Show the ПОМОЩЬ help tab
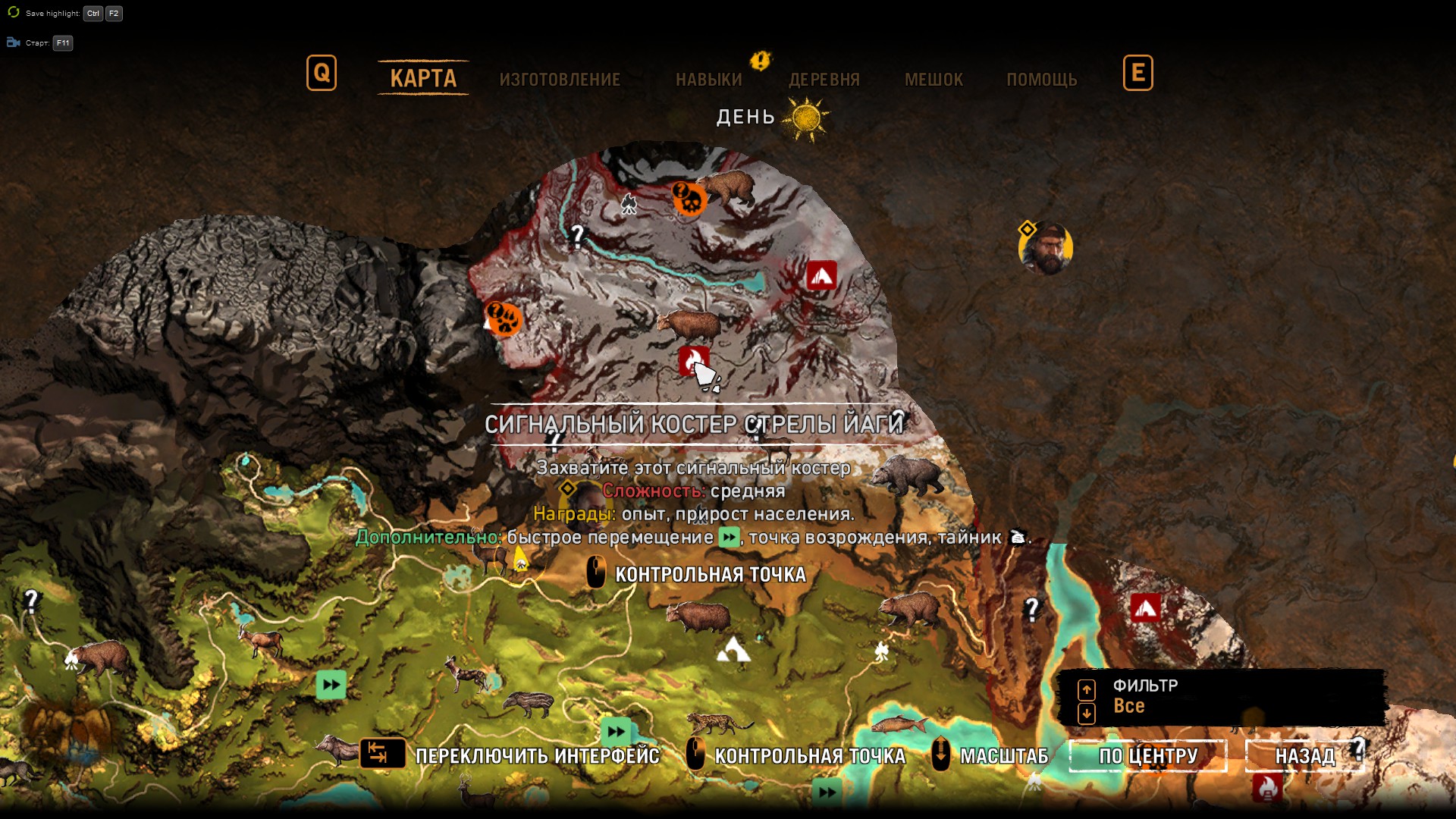This screenshot has height=819, width=1456. [x=1041, y=80]
